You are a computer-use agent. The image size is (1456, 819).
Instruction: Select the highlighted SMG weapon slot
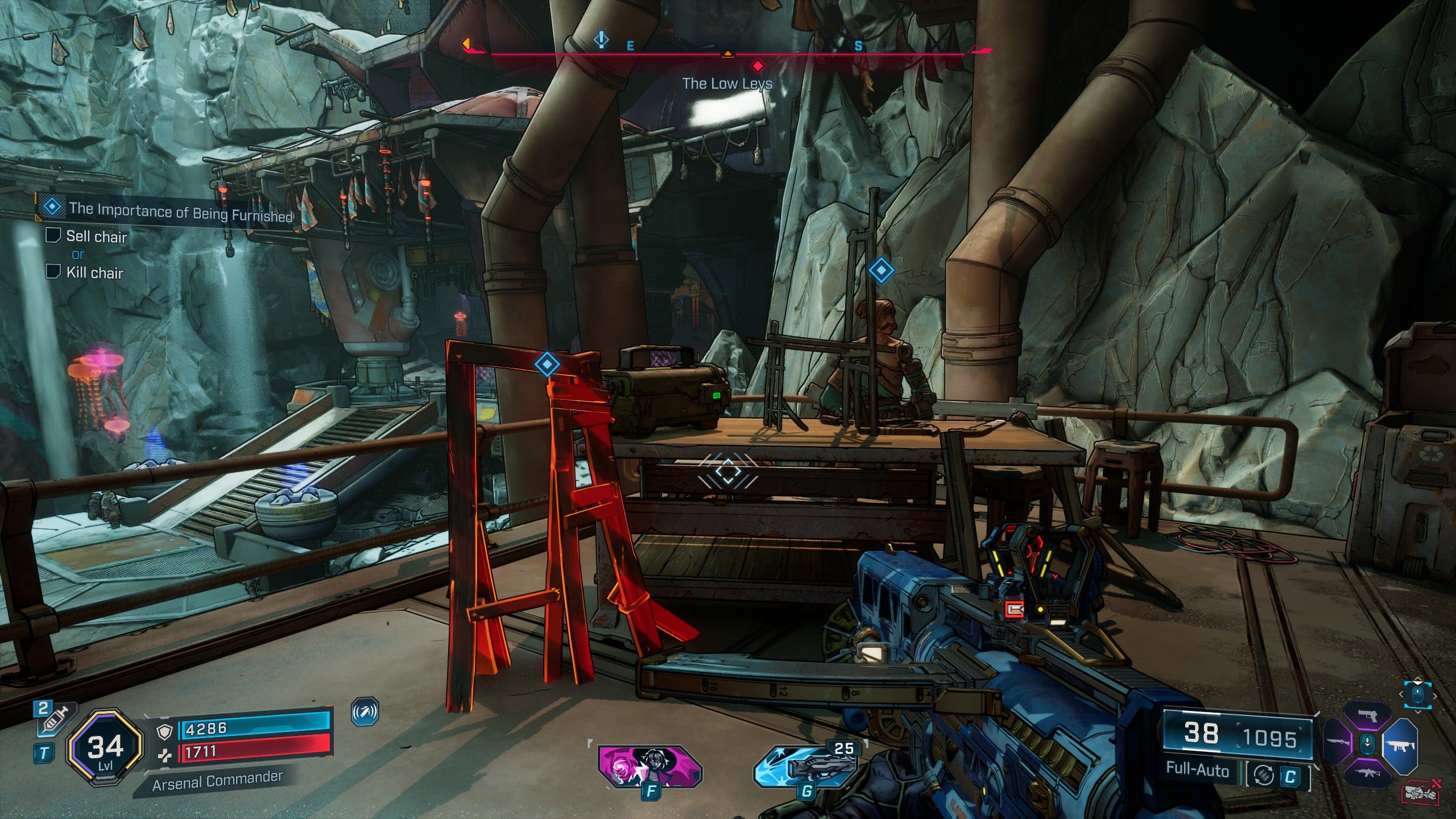[1399, 744]
